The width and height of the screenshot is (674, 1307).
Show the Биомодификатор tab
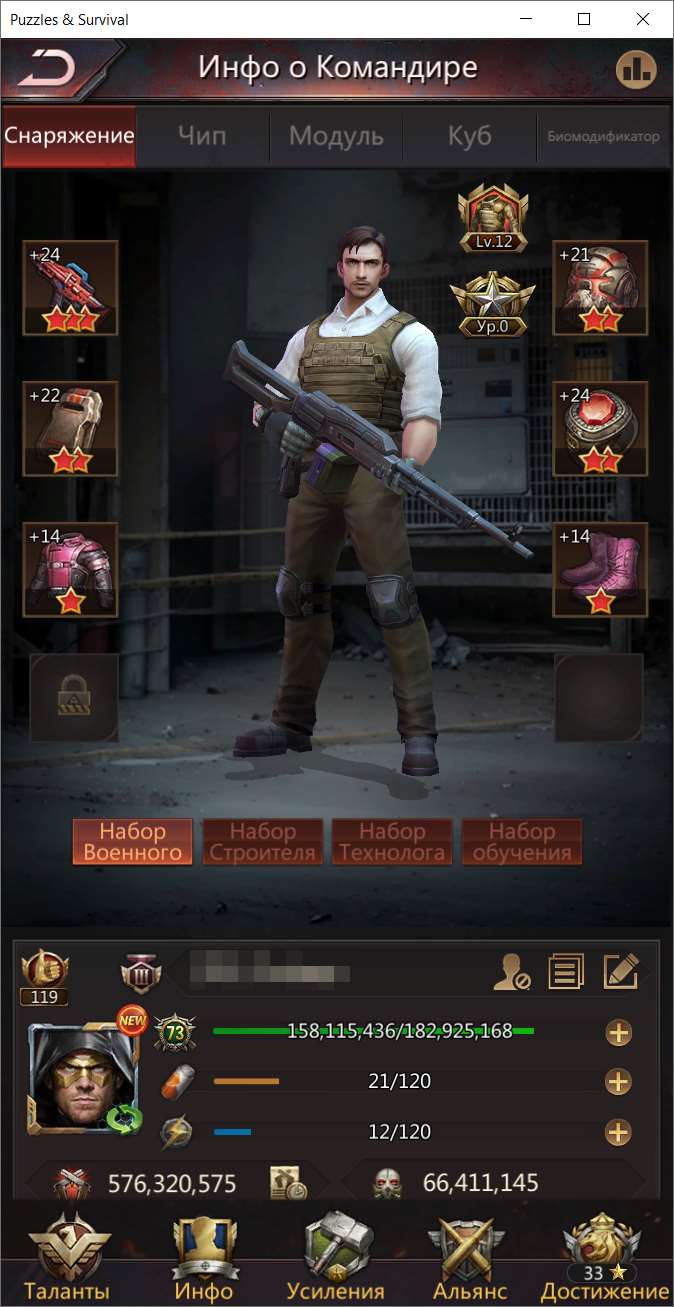[603, 136]
